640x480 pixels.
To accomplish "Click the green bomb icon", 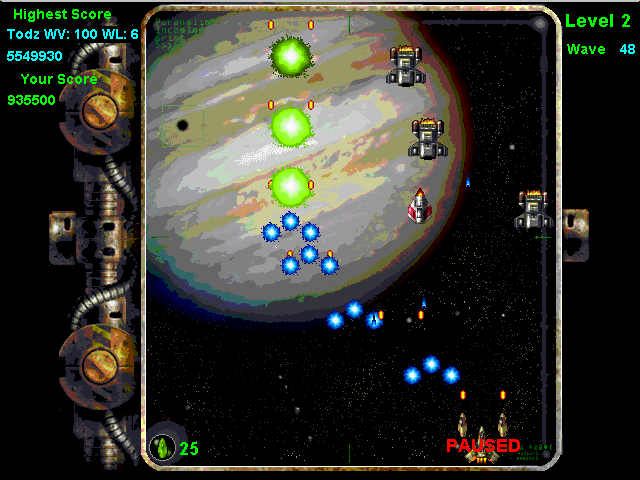I will [x=162, y=447].
